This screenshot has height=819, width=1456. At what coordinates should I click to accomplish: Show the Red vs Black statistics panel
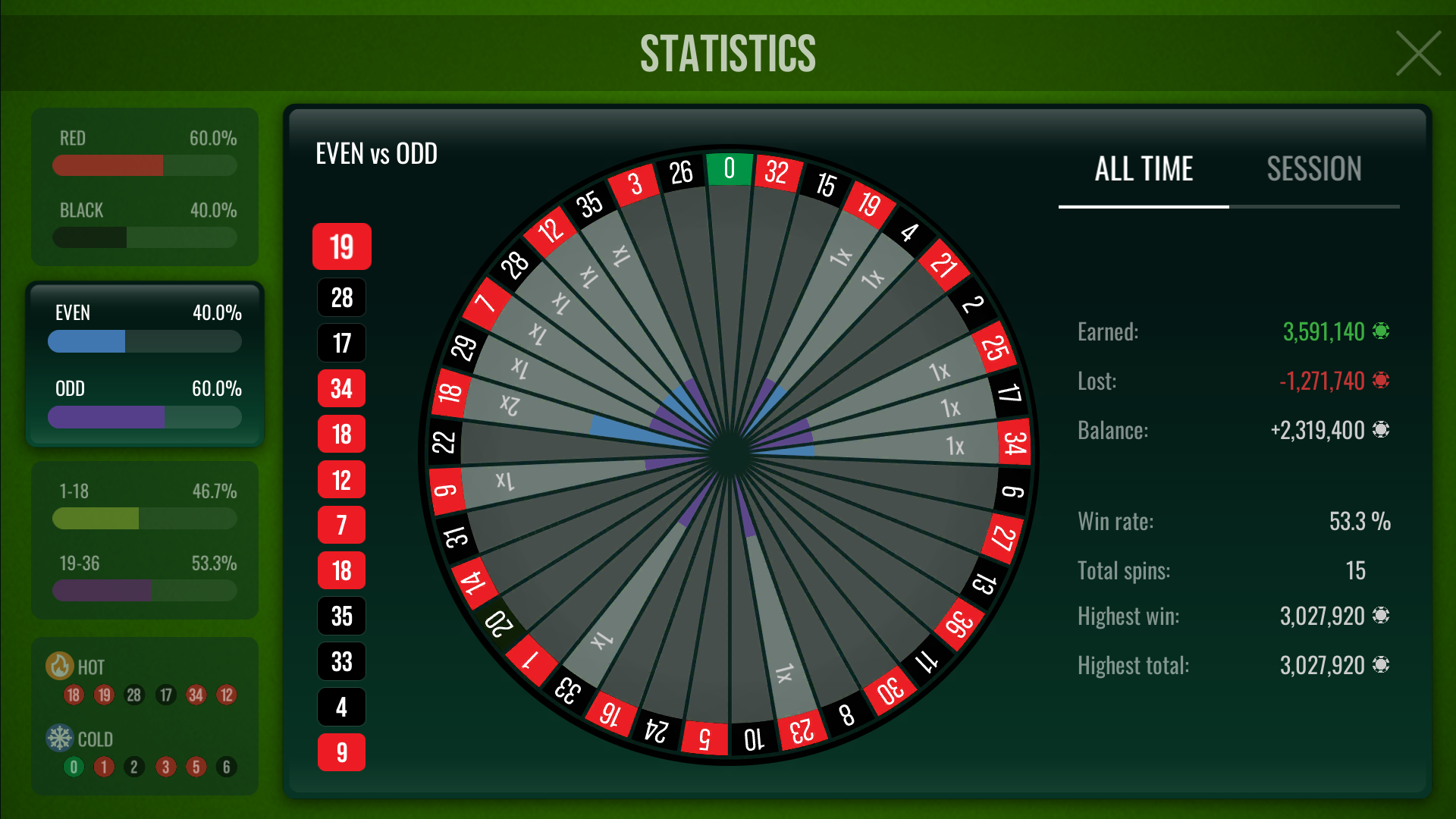[x=145, y=187]
